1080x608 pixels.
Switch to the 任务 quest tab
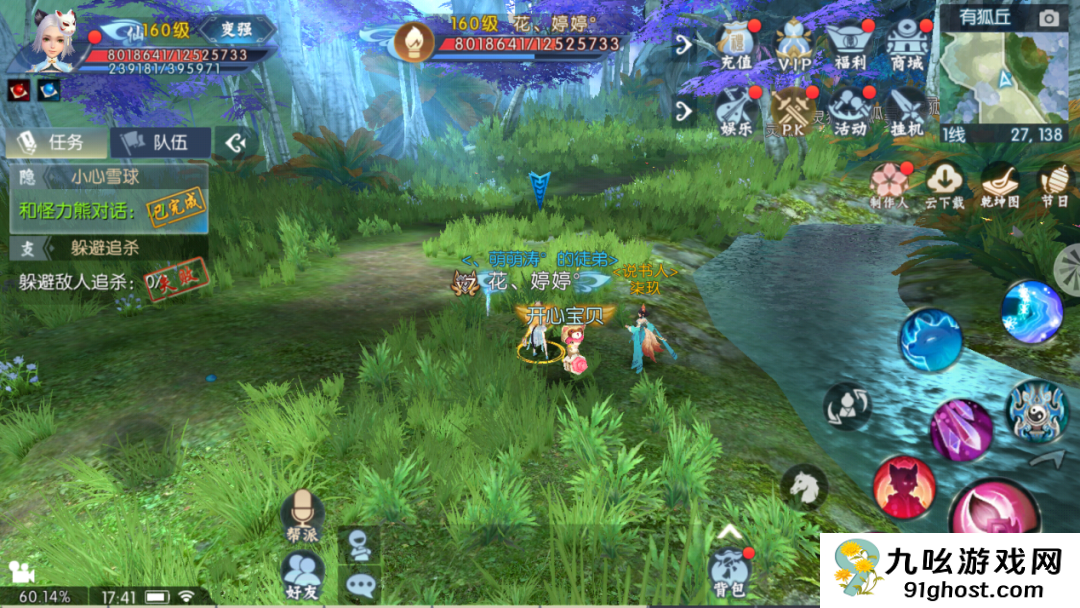[x=57, y=142]
